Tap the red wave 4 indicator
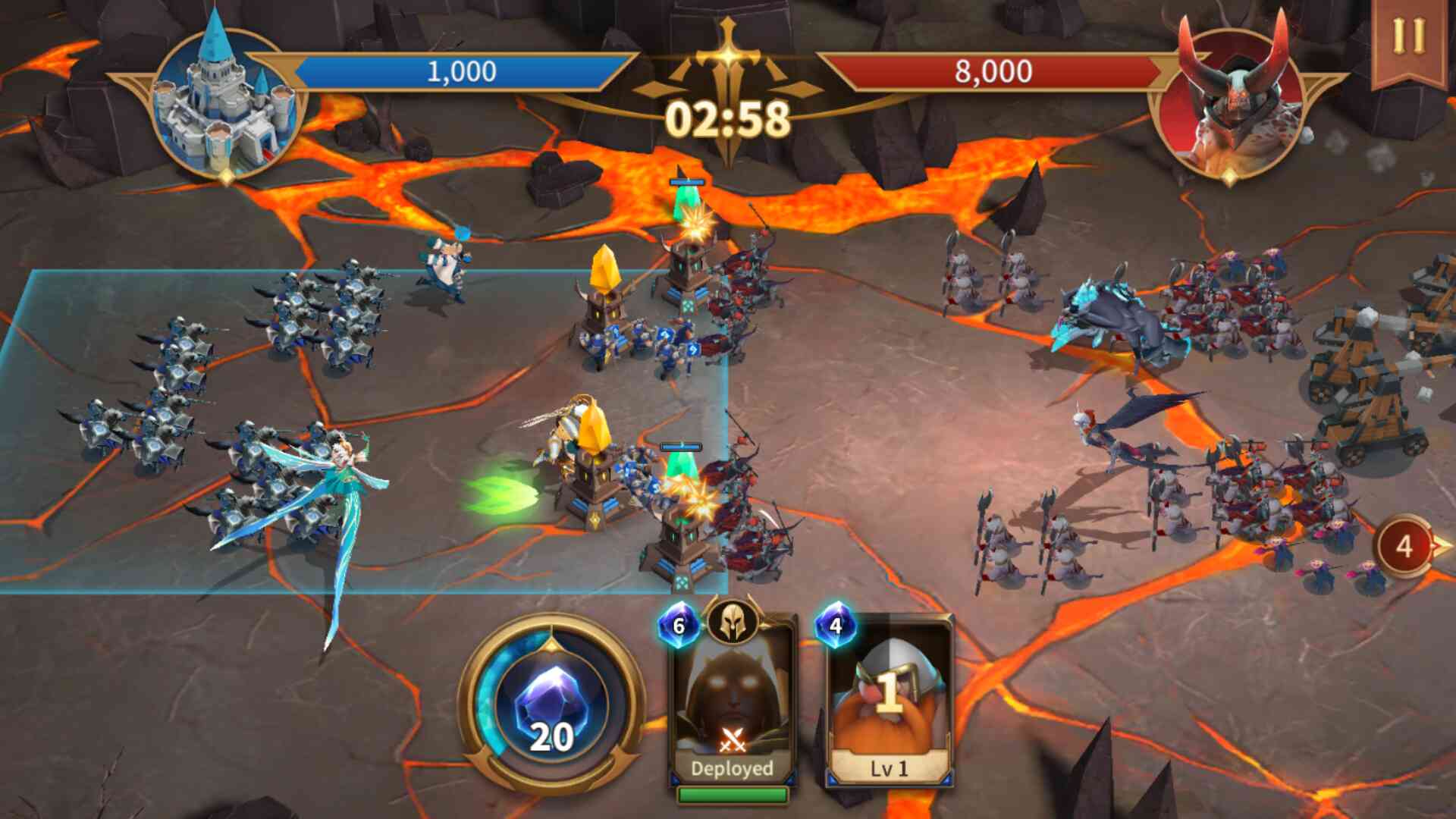 click(1405, 546)
